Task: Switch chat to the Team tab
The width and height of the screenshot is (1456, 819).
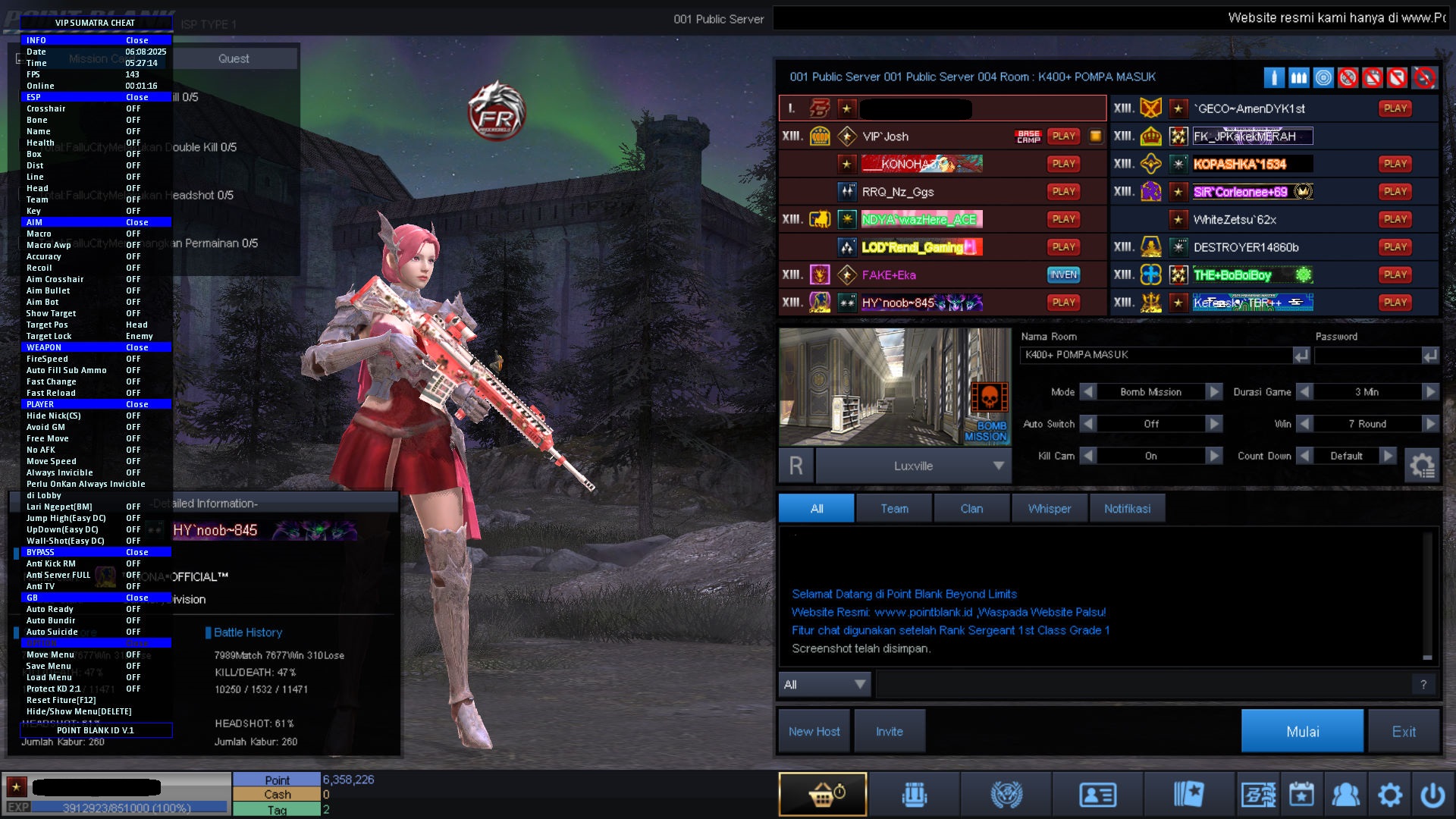Action: (x=893, y=508)
